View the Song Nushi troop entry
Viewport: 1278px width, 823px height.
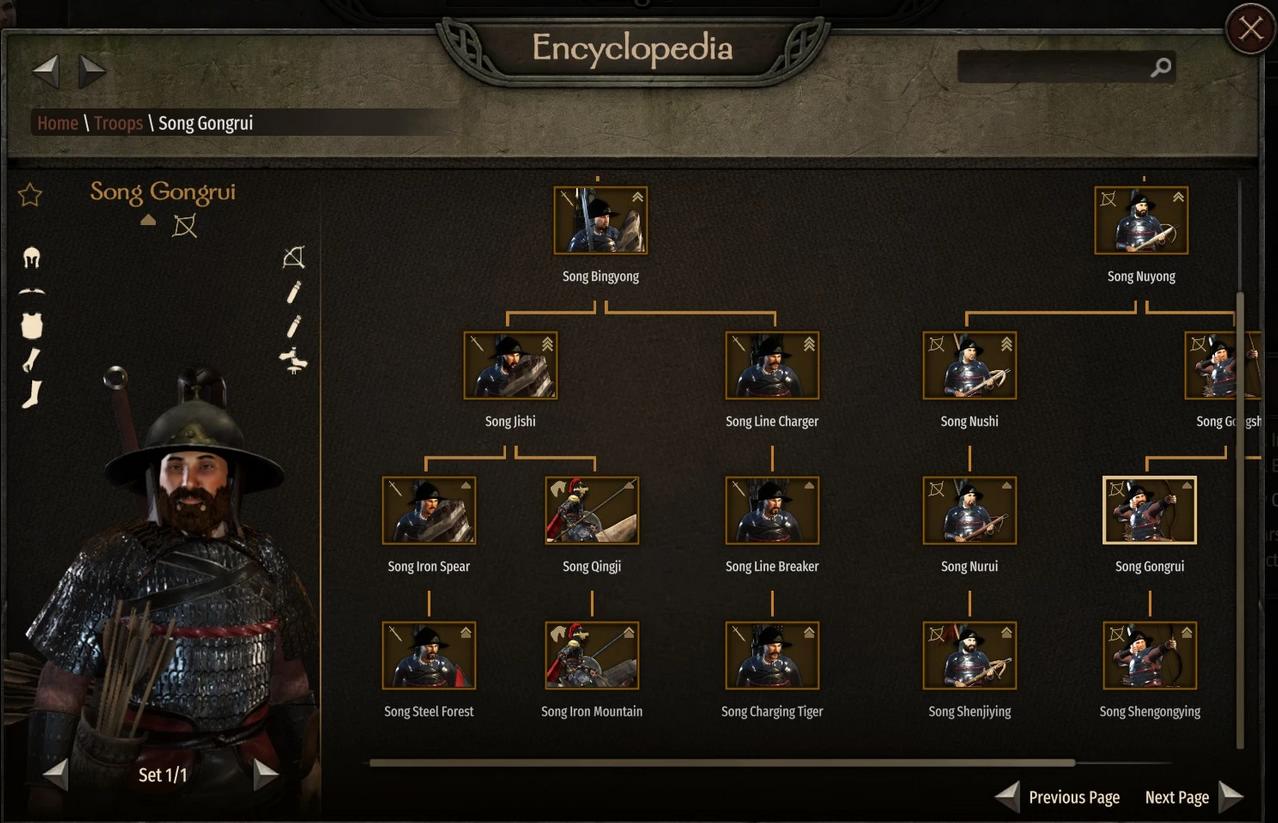coord(969,365)
